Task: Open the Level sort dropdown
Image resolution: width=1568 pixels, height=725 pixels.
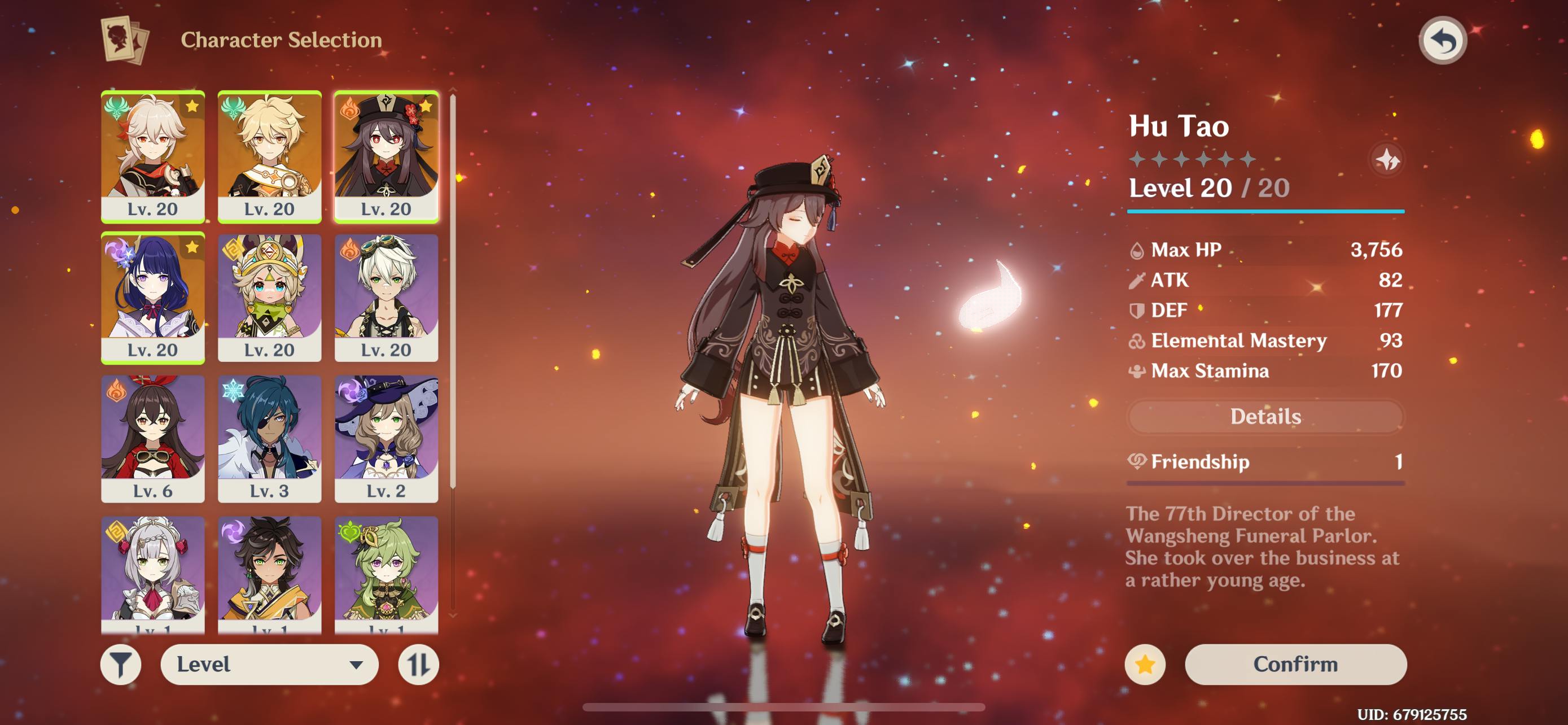Action: 269,664
